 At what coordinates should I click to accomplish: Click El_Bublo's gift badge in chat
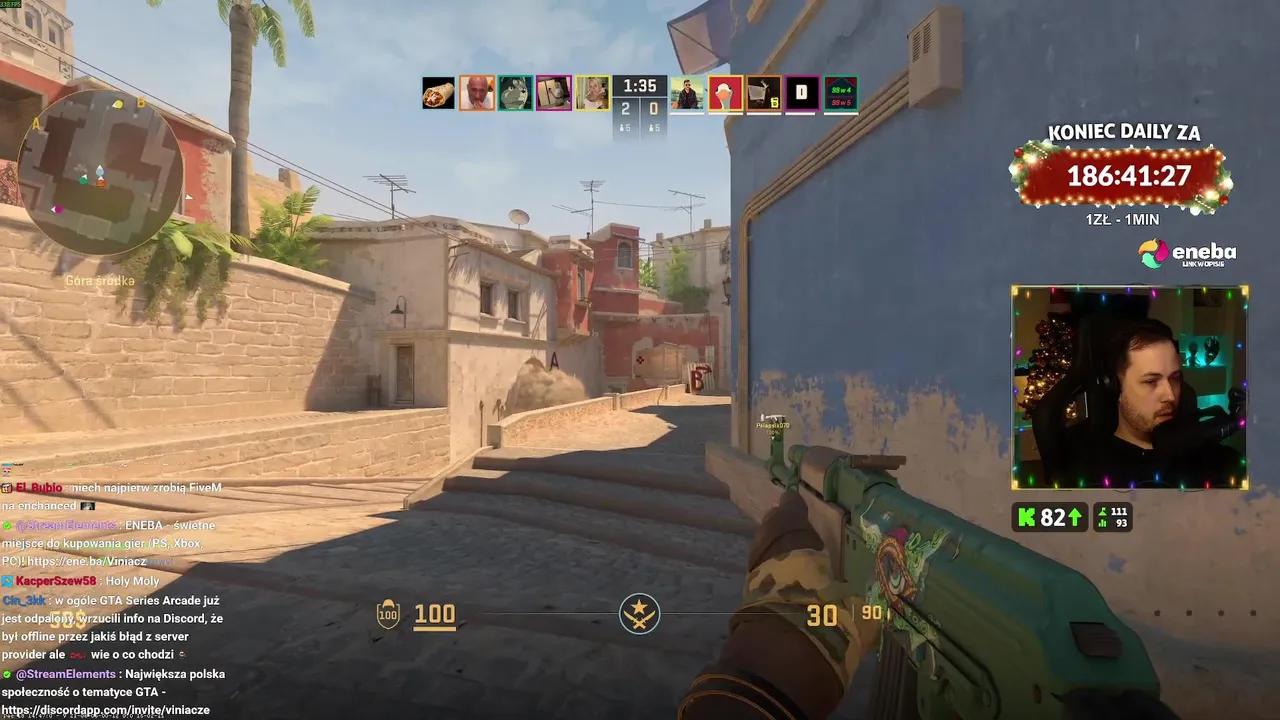tap(8, 487)
